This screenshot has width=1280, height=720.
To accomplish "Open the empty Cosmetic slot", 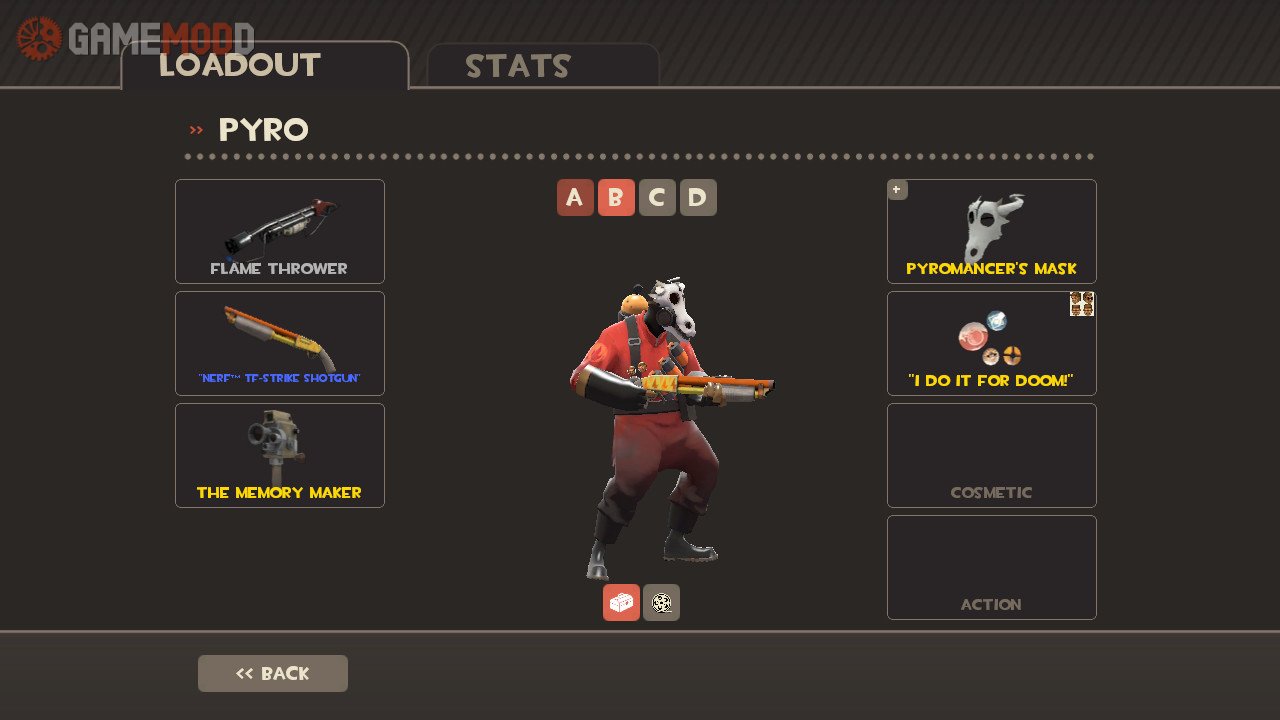I will click(992, 455).
